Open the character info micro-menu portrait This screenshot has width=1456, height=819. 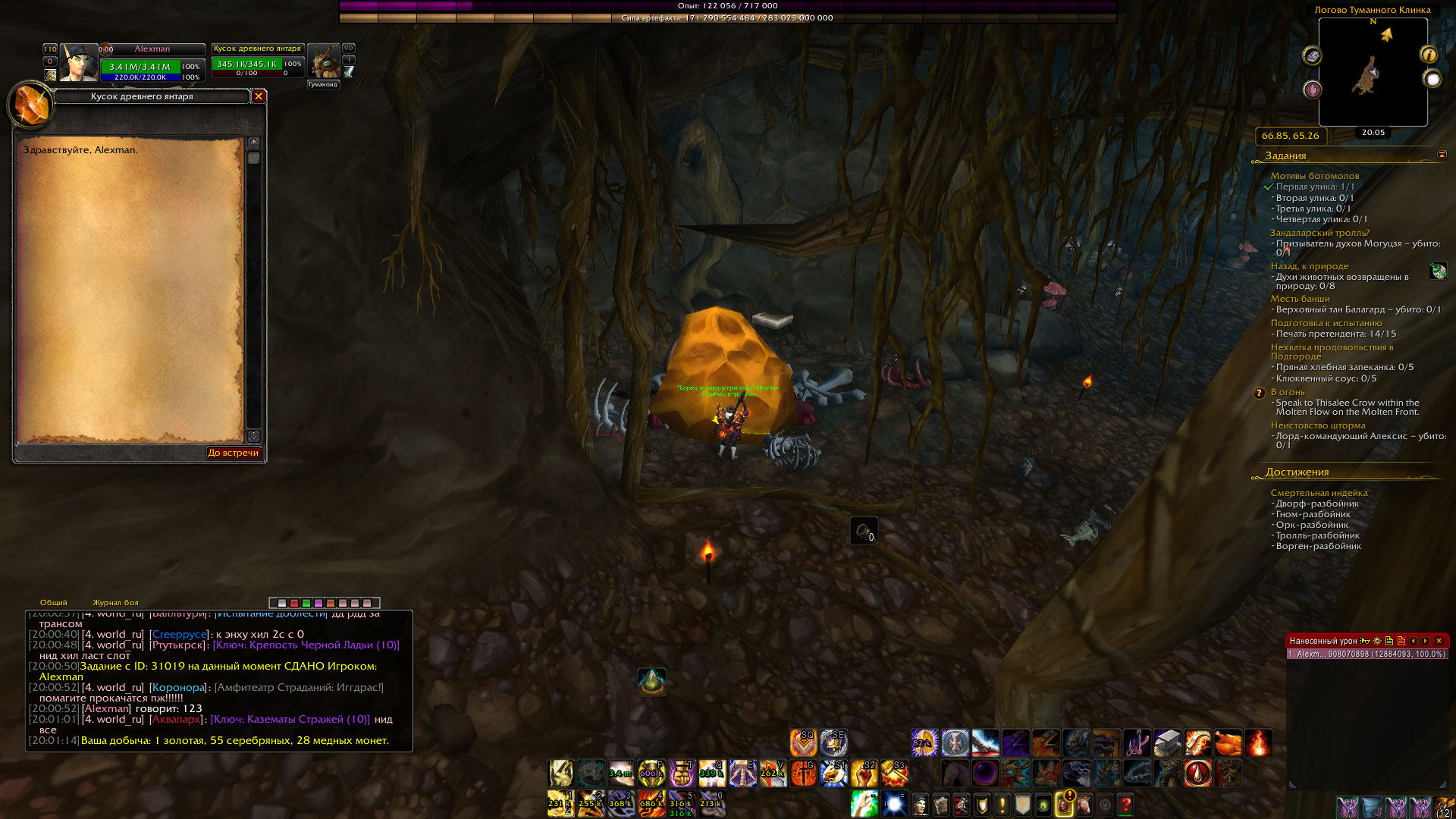(920, 805)
